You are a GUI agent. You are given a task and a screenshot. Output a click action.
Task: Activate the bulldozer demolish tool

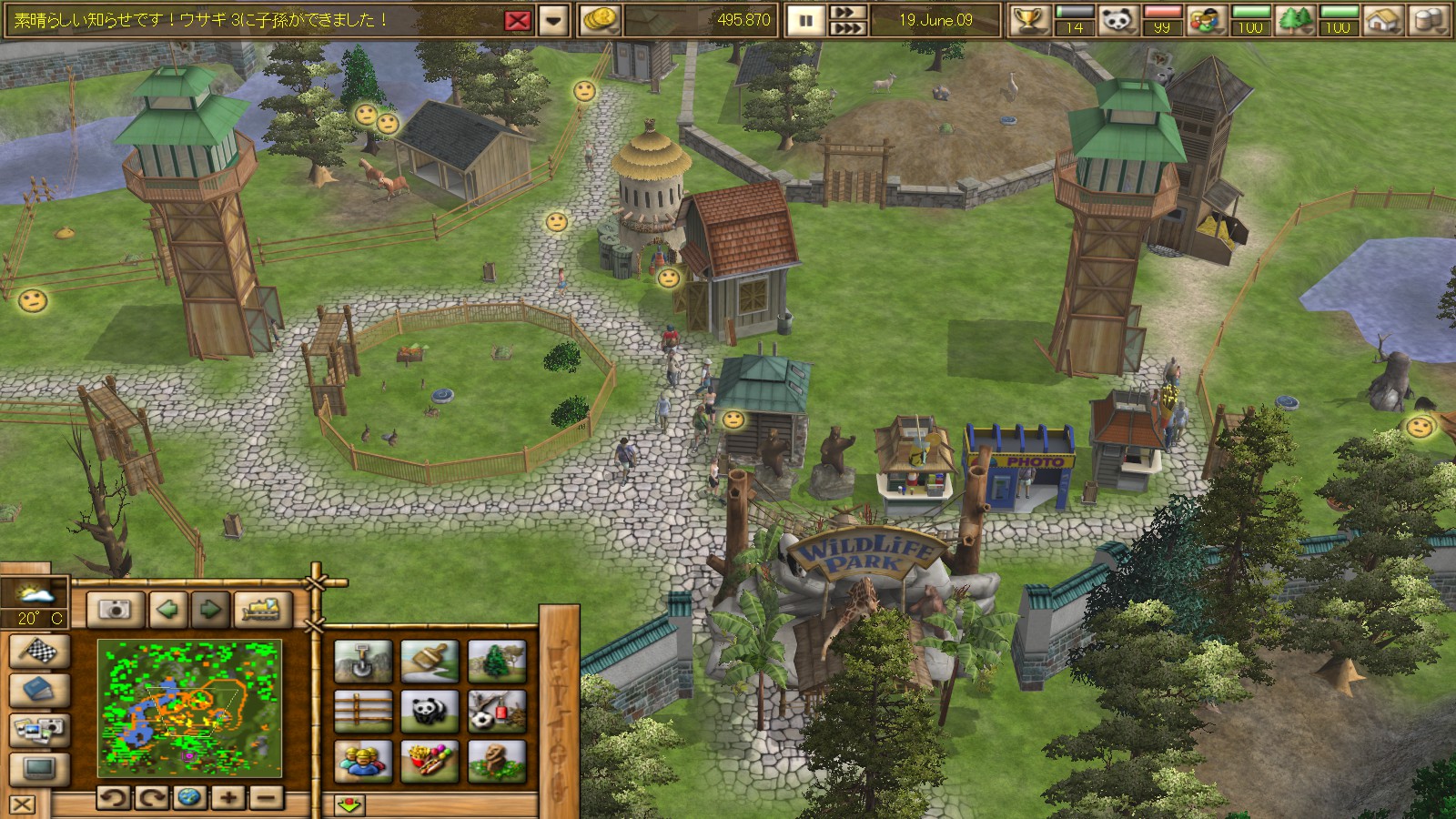[x=263, y=609]
